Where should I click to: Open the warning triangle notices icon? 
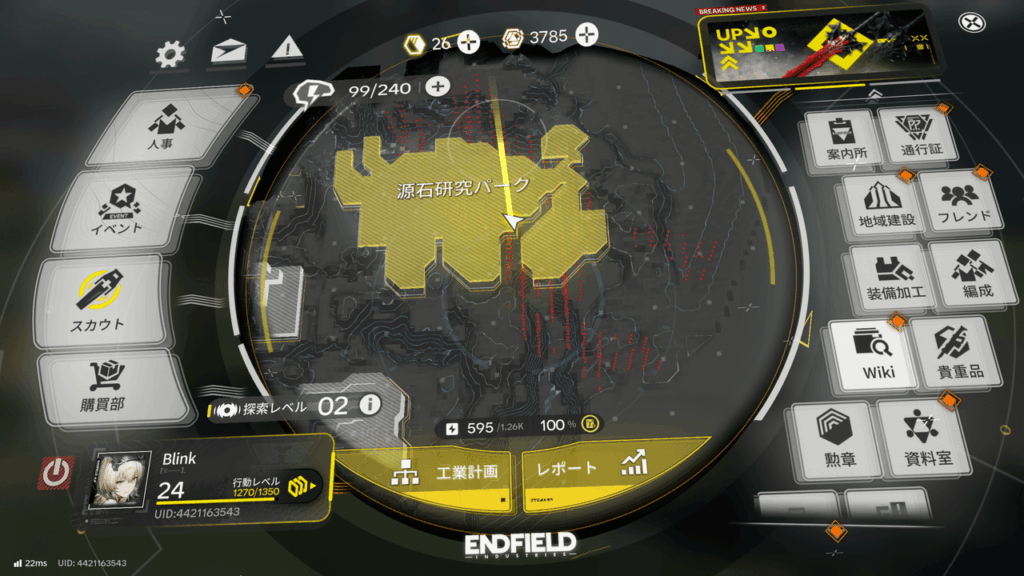coord(286,47)
